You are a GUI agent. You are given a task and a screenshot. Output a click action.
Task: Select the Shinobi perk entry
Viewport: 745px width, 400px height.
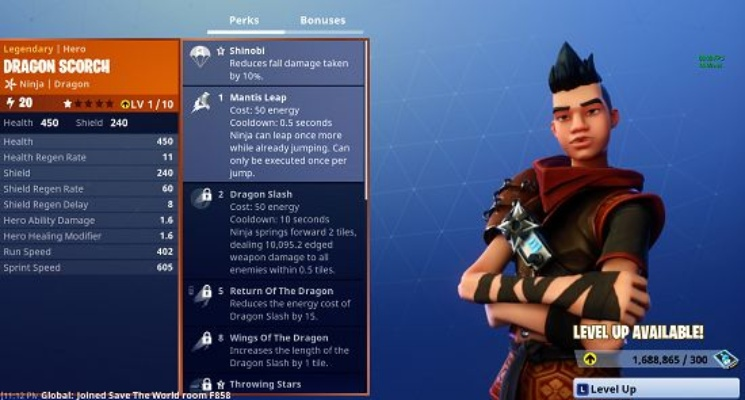273,62
